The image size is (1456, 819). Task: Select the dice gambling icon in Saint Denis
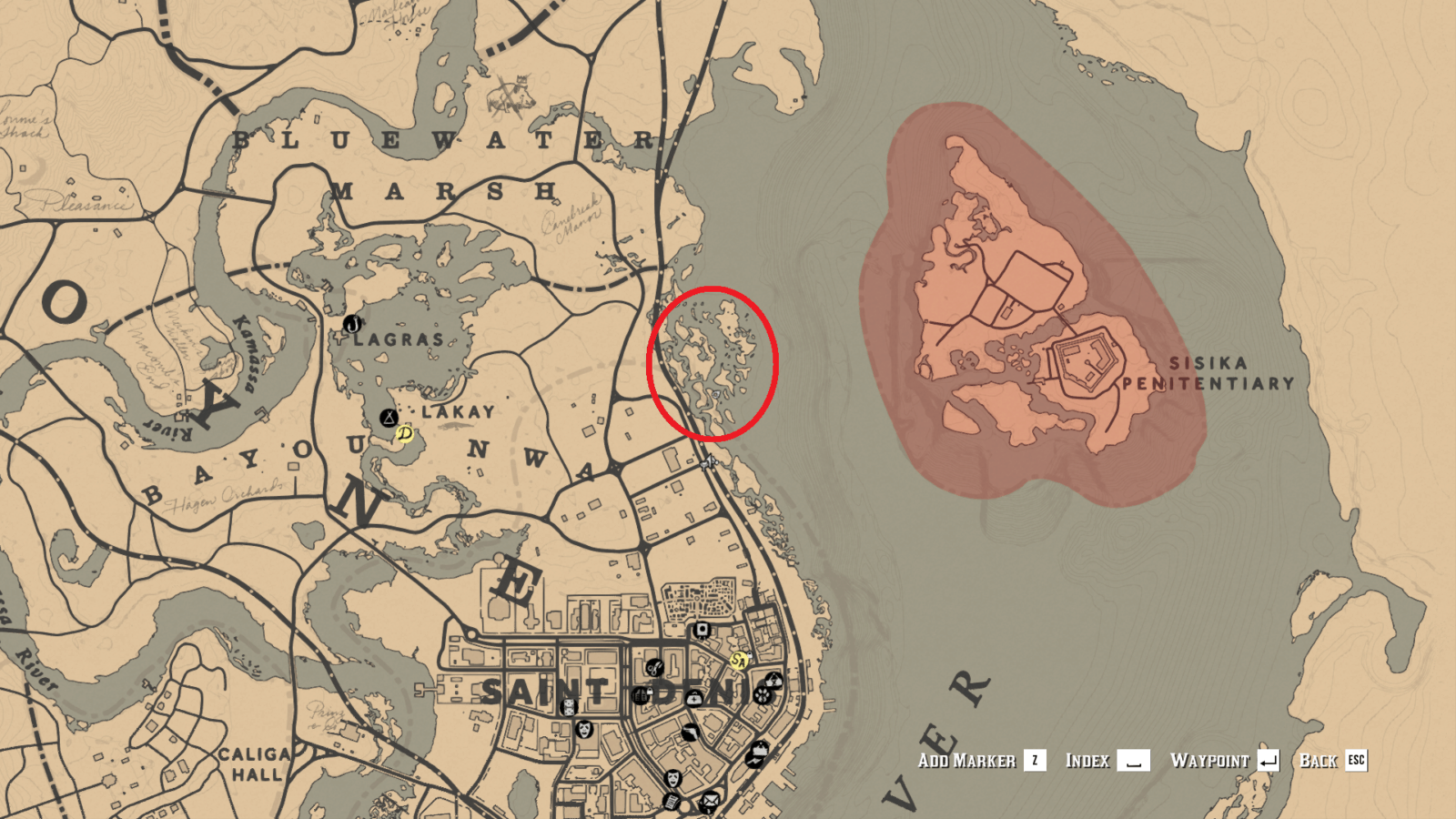(569, 707)
